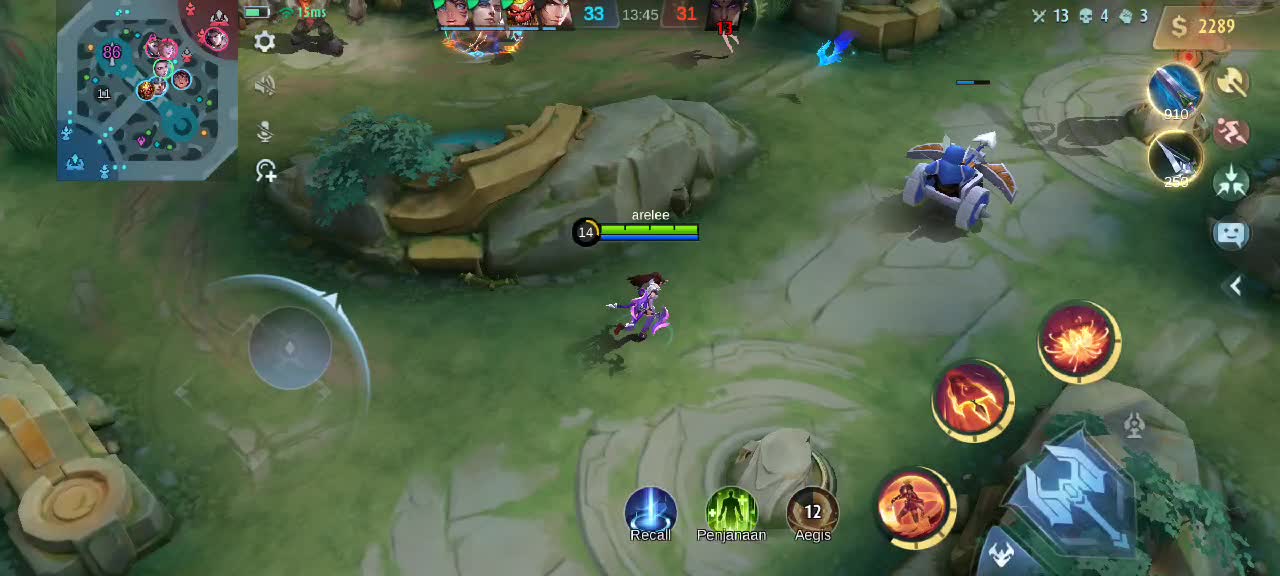Collapse the side panel with arrow
Image resolution: width=1280 pixels, height=576 pixels.
pyautogui.click(x=1236, y=286)
